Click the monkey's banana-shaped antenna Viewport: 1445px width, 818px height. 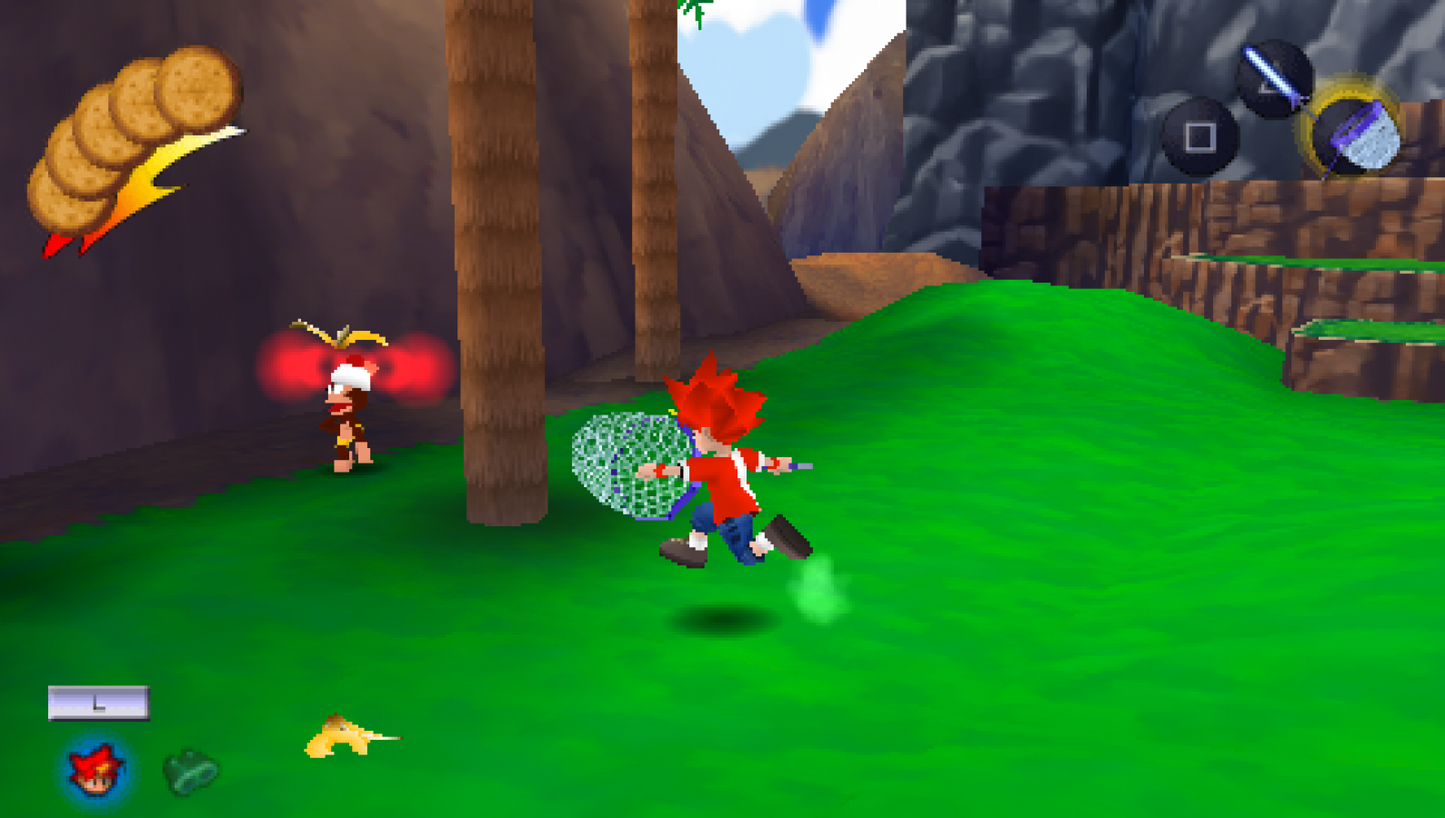[340, 335]
